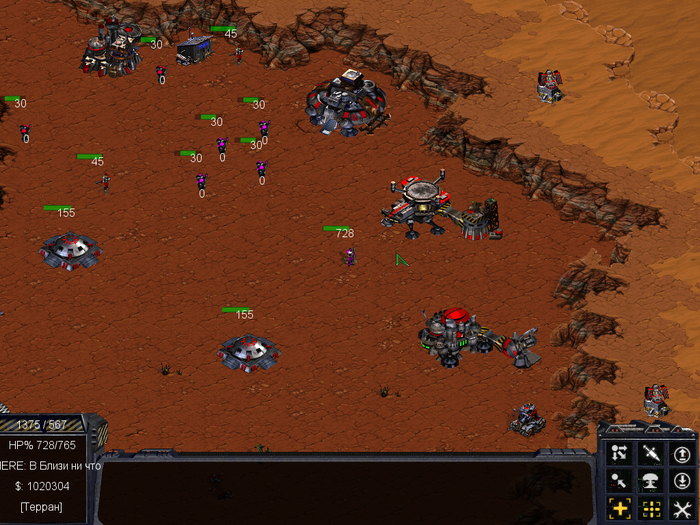Select the dagger attack command
This screenshot has height=525, width=700.
651,454
